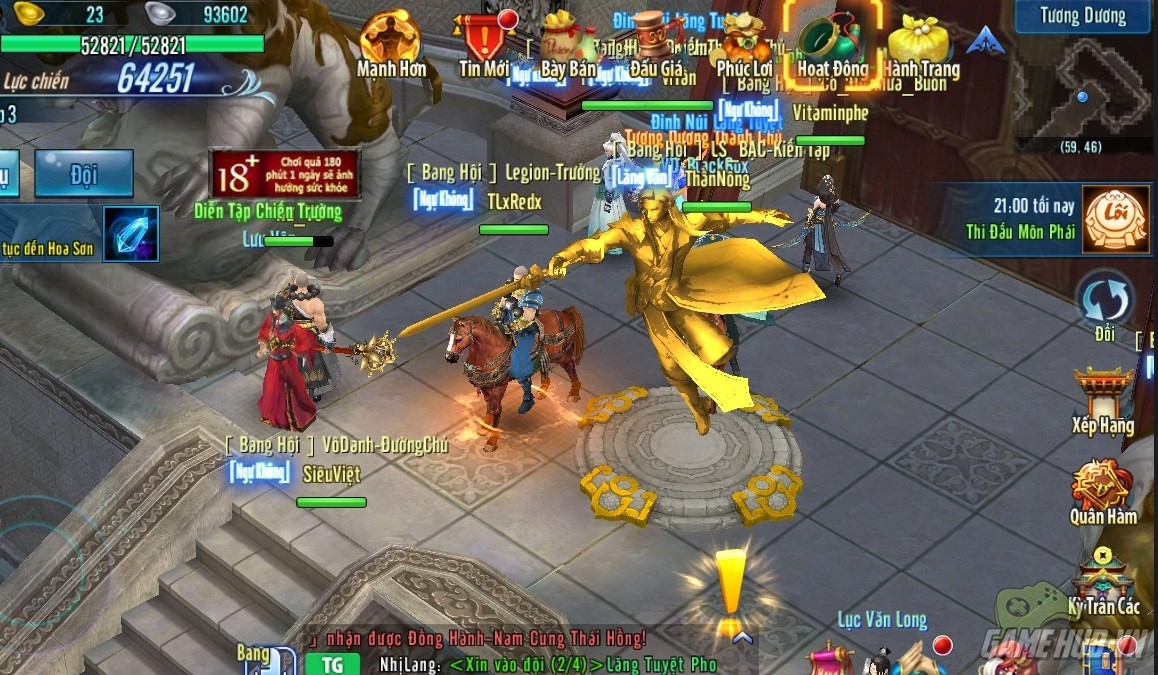Open the Bày Bán market stall
The height and width of the screenshot is (675, 1158).
pyautogui.click(x=567, y=41)
